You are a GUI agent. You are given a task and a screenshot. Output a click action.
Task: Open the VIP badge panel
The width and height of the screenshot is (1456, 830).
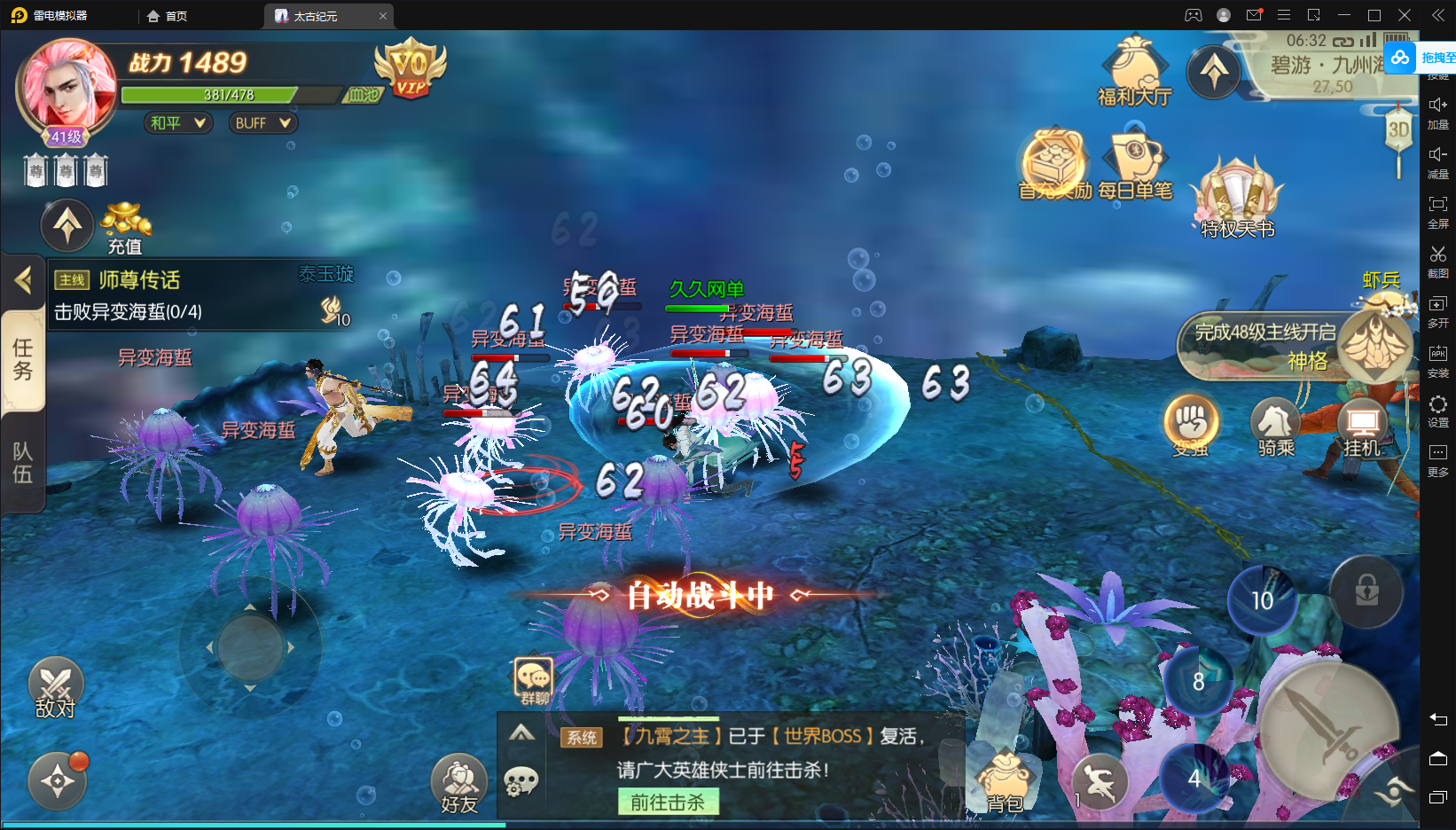410,68
